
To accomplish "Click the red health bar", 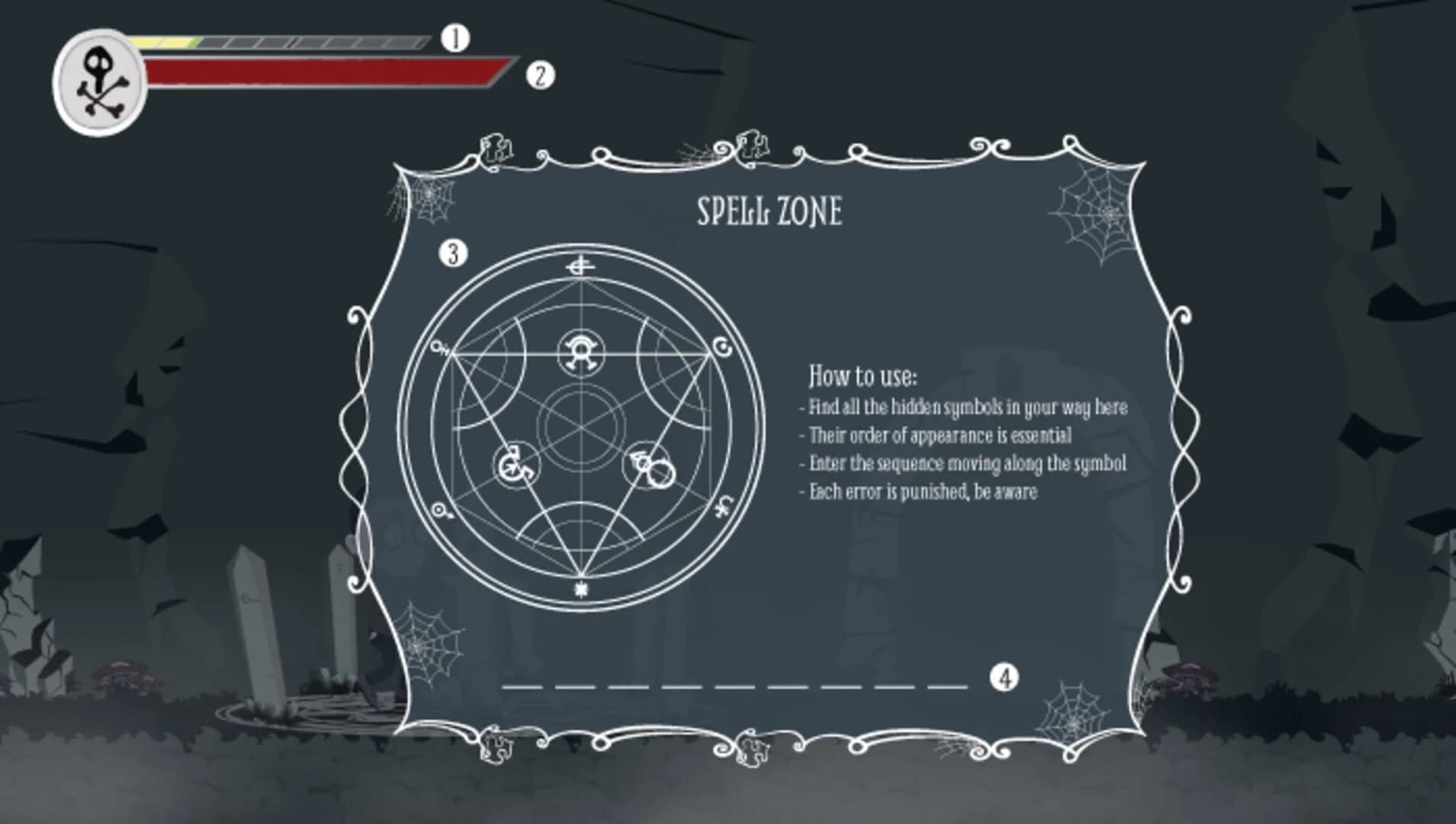I will (320, 71).
